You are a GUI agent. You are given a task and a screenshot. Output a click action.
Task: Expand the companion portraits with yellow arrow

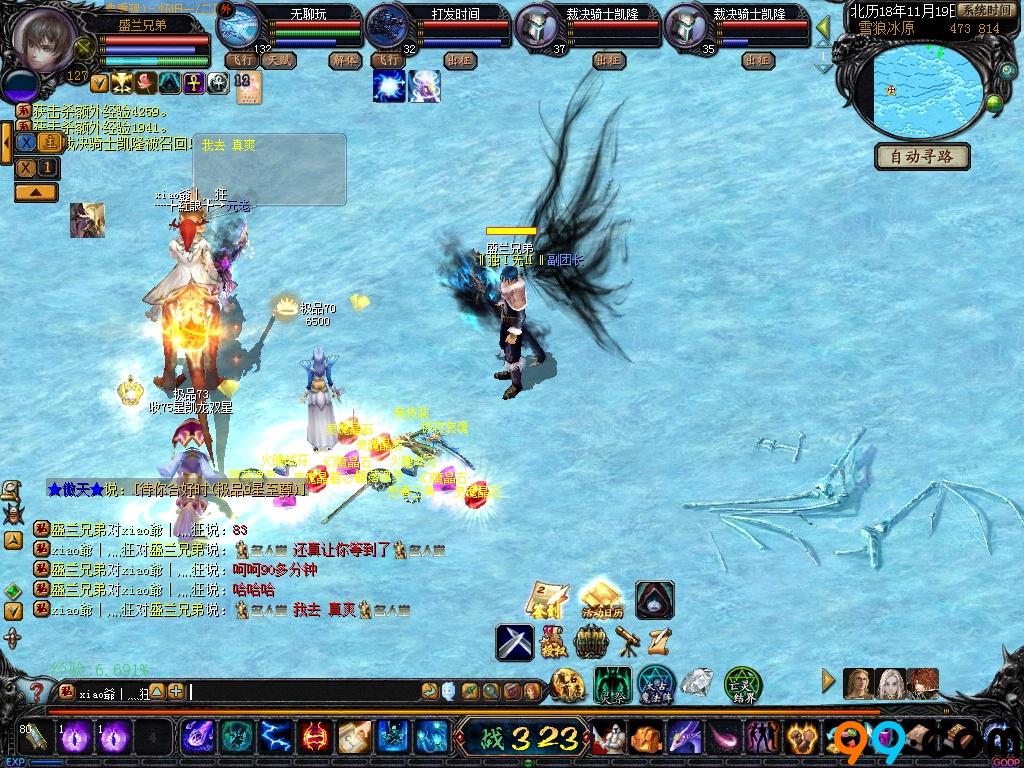[828, 681]
